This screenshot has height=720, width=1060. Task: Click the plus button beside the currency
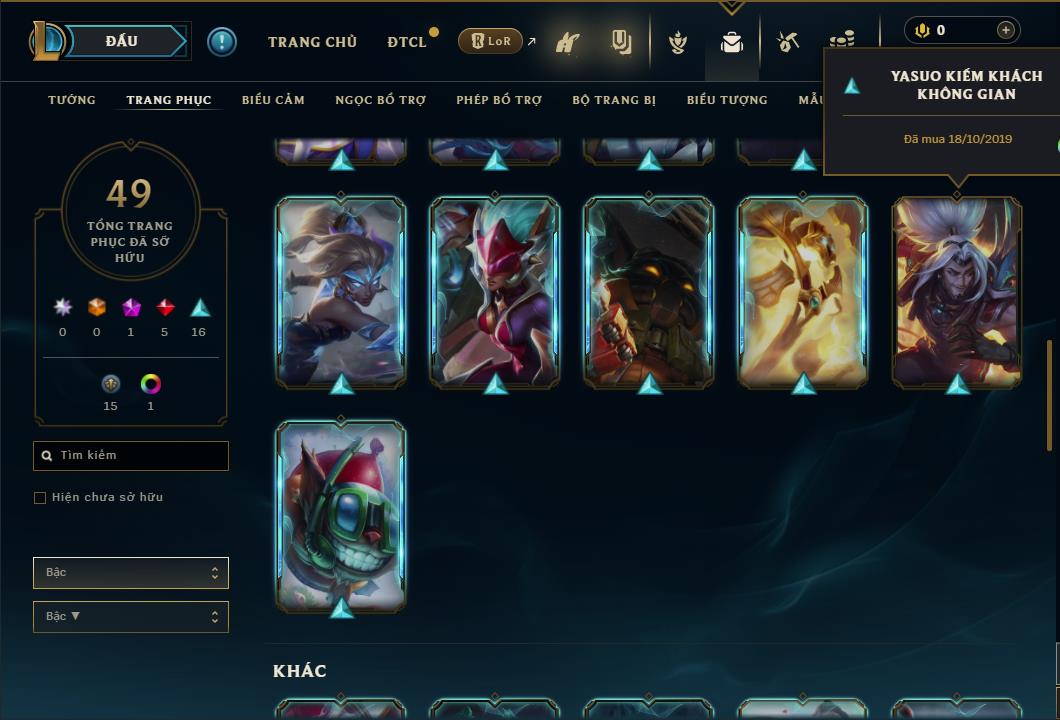coord(1006,30)
